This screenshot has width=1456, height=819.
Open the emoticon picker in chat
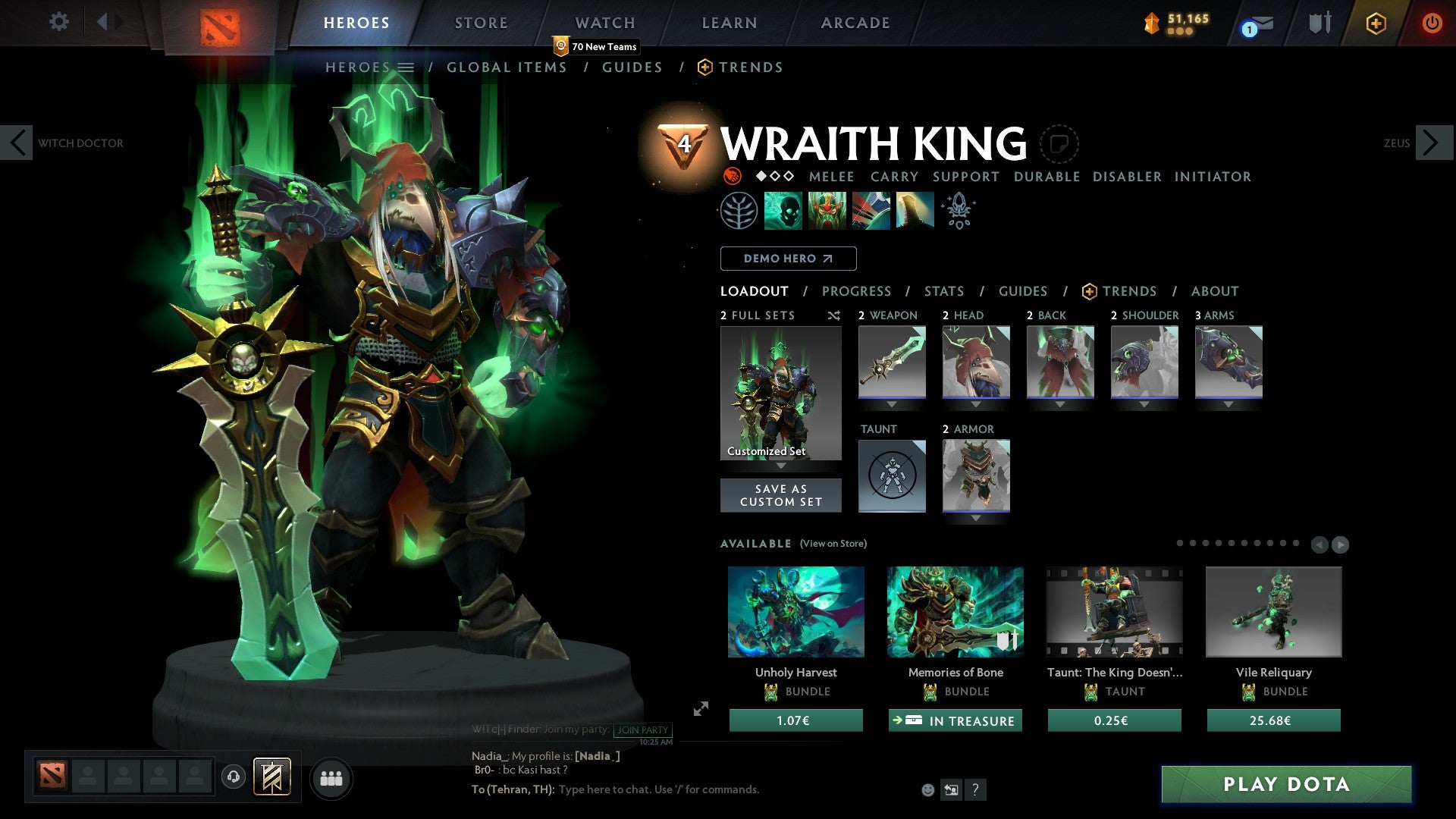927,789
